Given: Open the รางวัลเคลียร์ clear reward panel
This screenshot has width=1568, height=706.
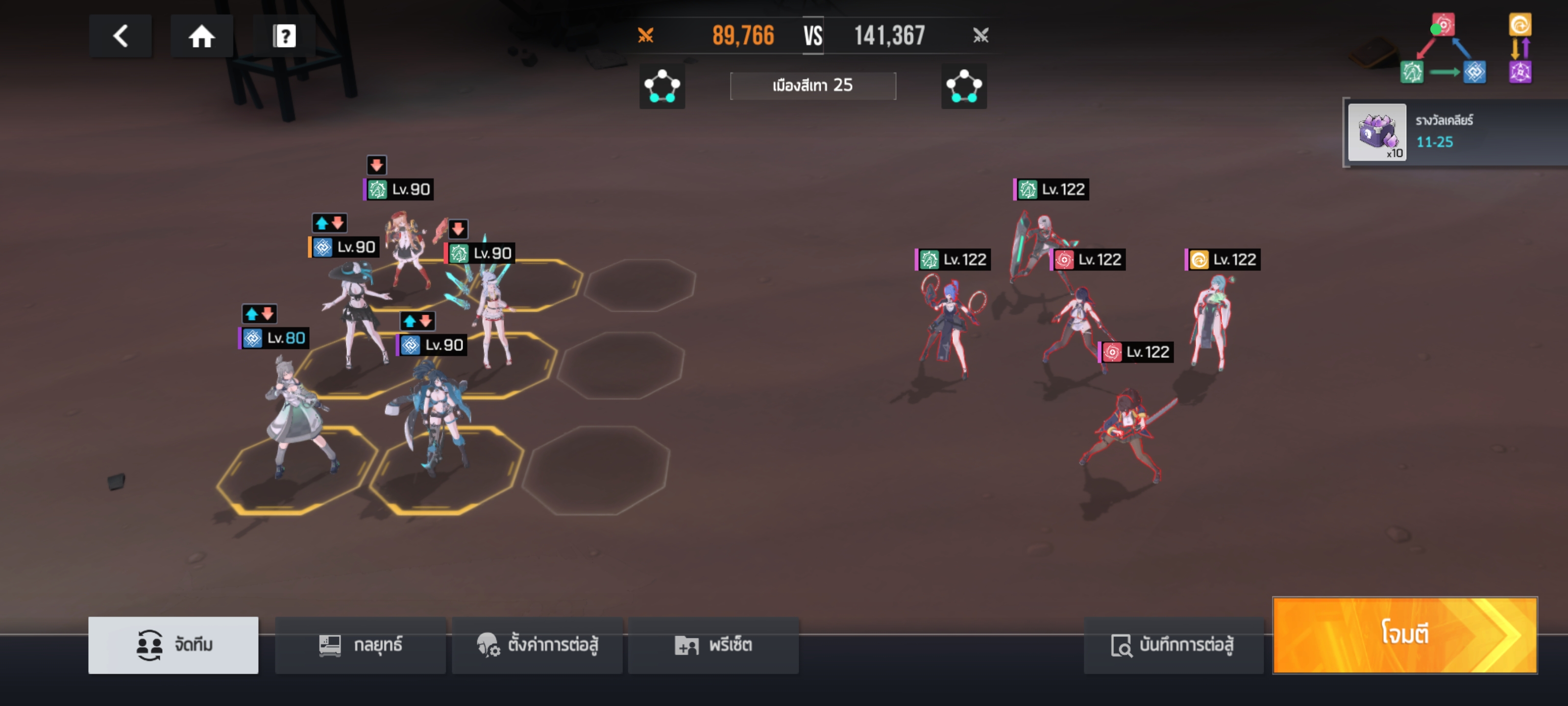Looking at the screenshot, I should [x=1455, y=131].
